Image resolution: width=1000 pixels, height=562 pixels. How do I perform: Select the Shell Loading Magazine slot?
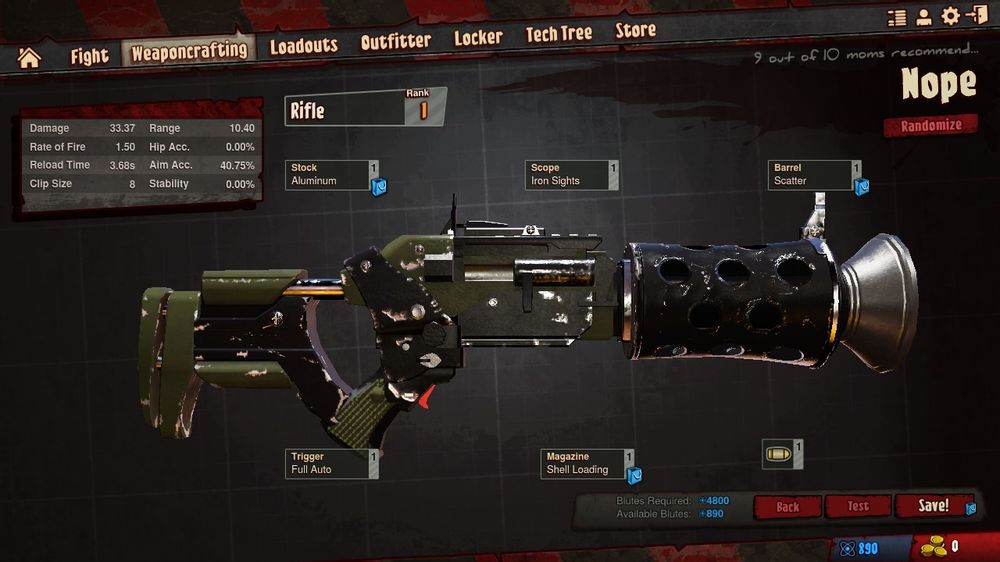pyautogui.click(x=587, y=463)
